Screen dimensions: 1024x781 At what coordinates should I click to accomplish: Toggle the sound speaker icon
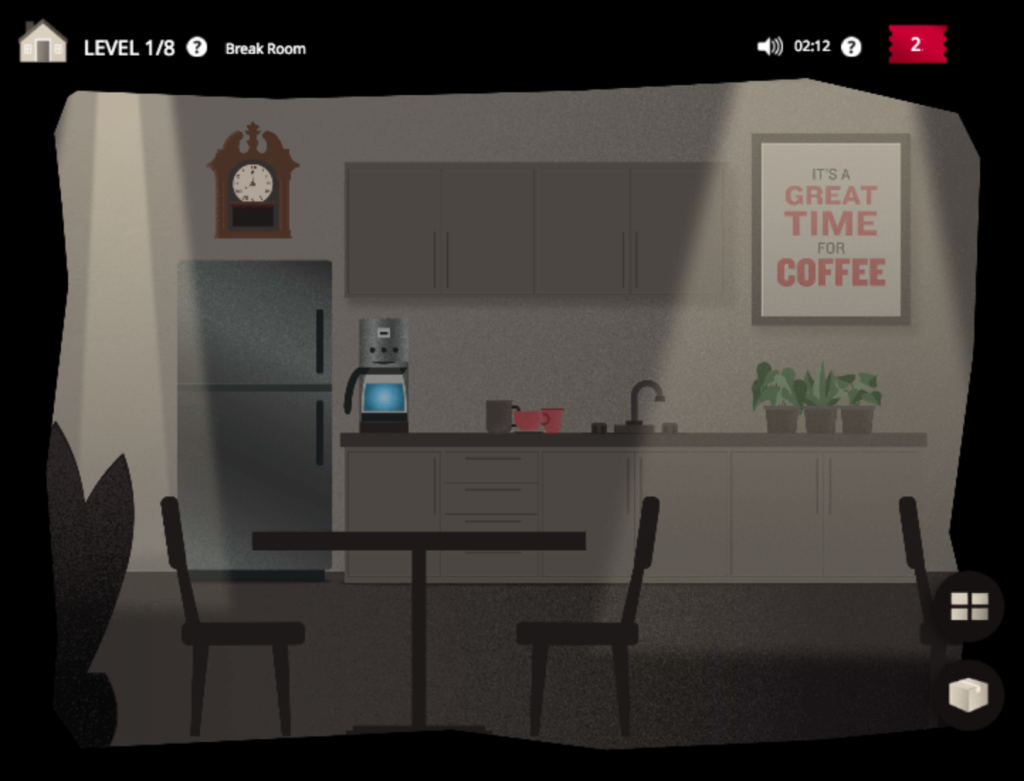[769, 46]
